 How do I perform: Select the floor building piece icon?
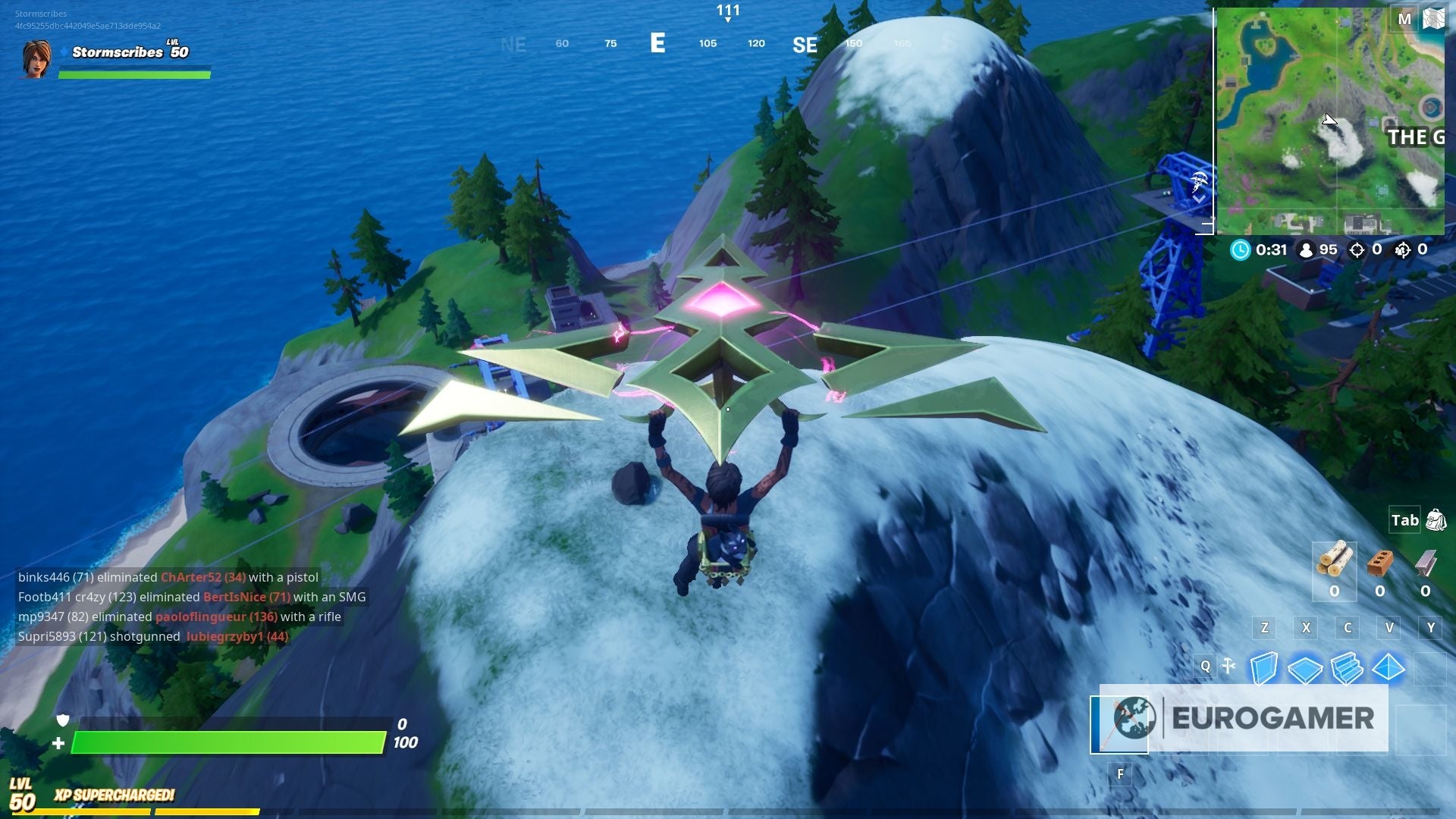click(1304, 669)
